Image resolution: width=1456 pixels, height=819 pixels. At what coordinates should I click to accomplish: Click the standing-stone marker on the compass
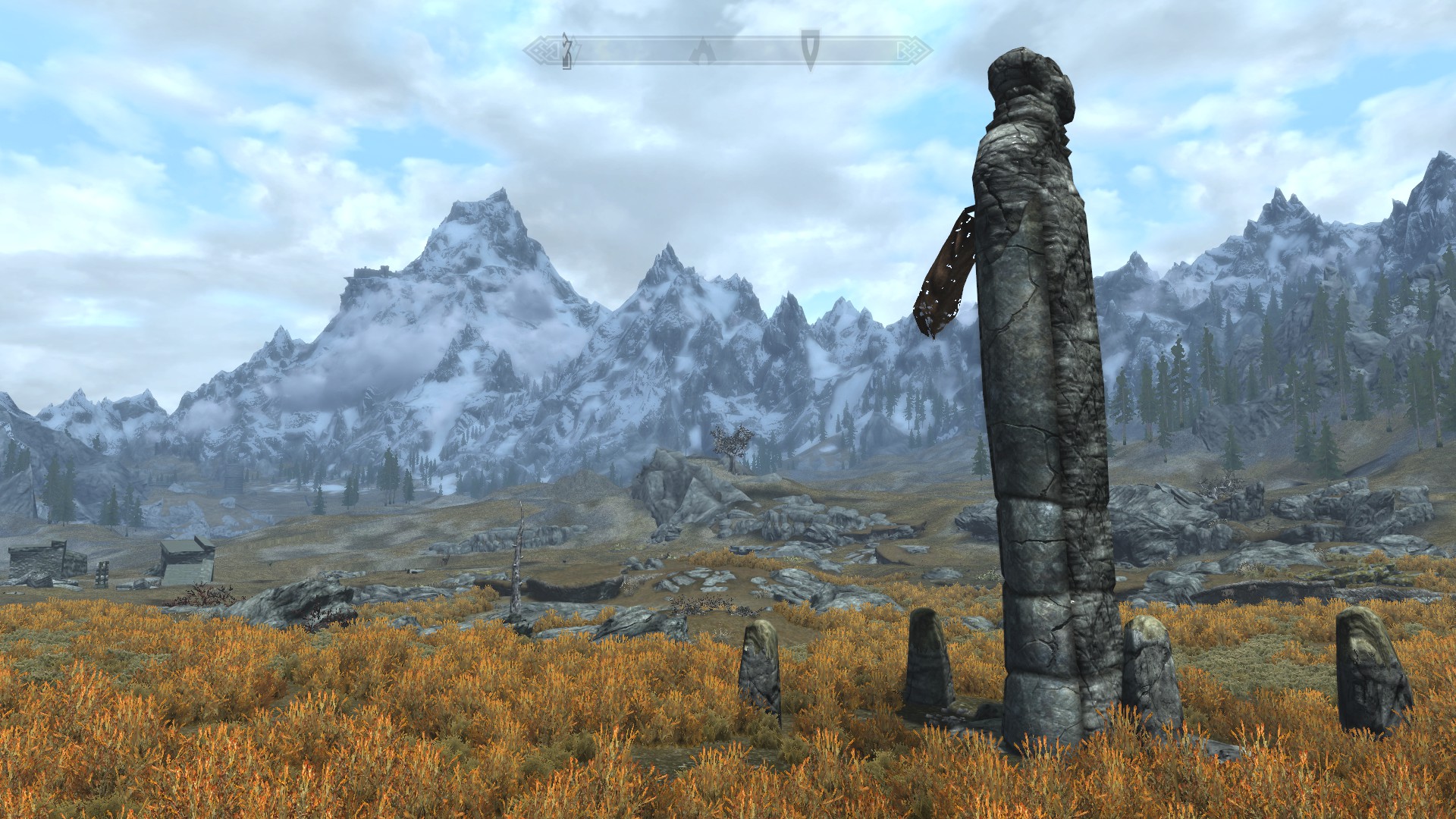coord(566,51)
